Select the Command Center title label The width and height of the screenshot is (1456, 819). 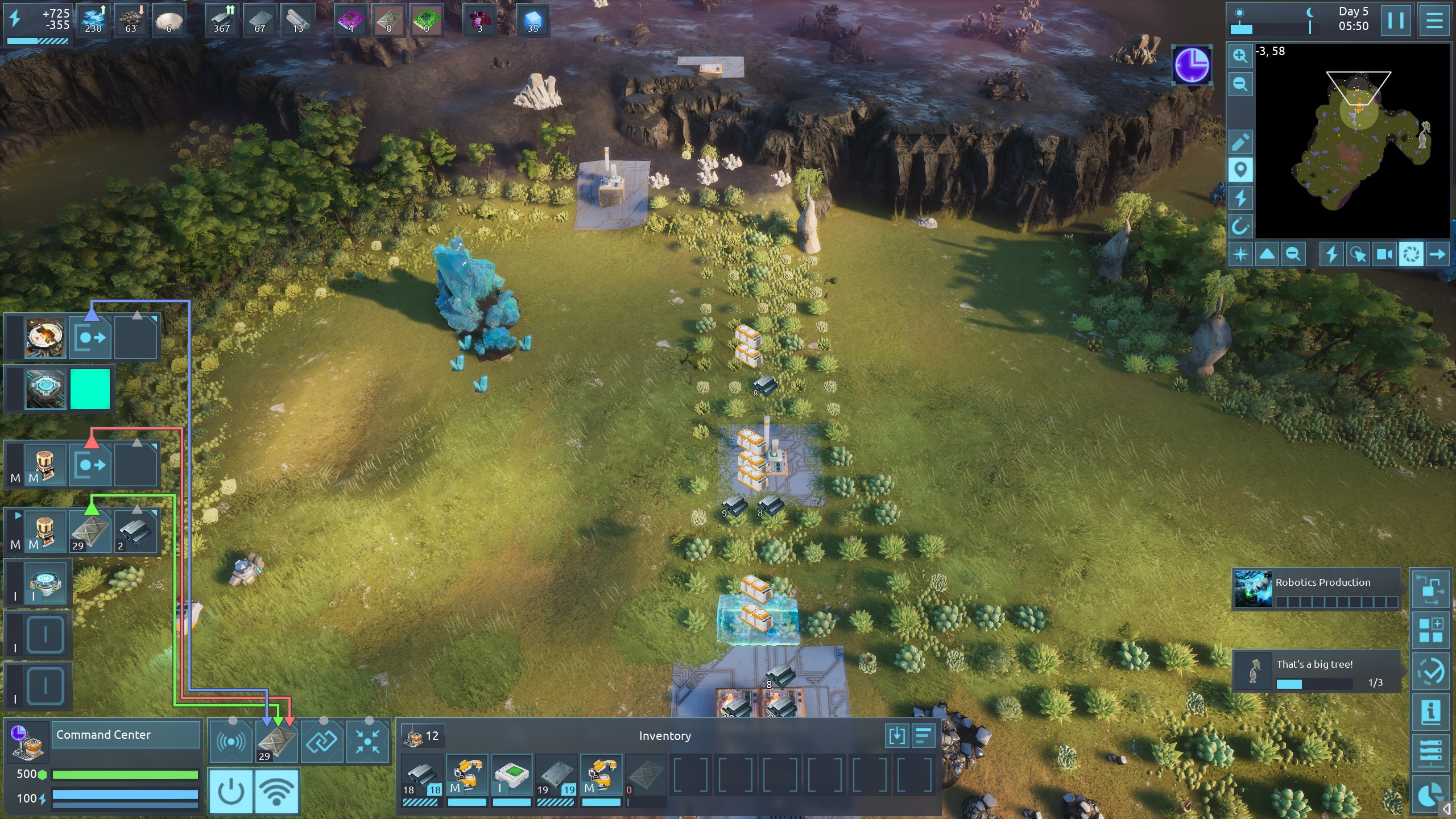pos(126,735)
